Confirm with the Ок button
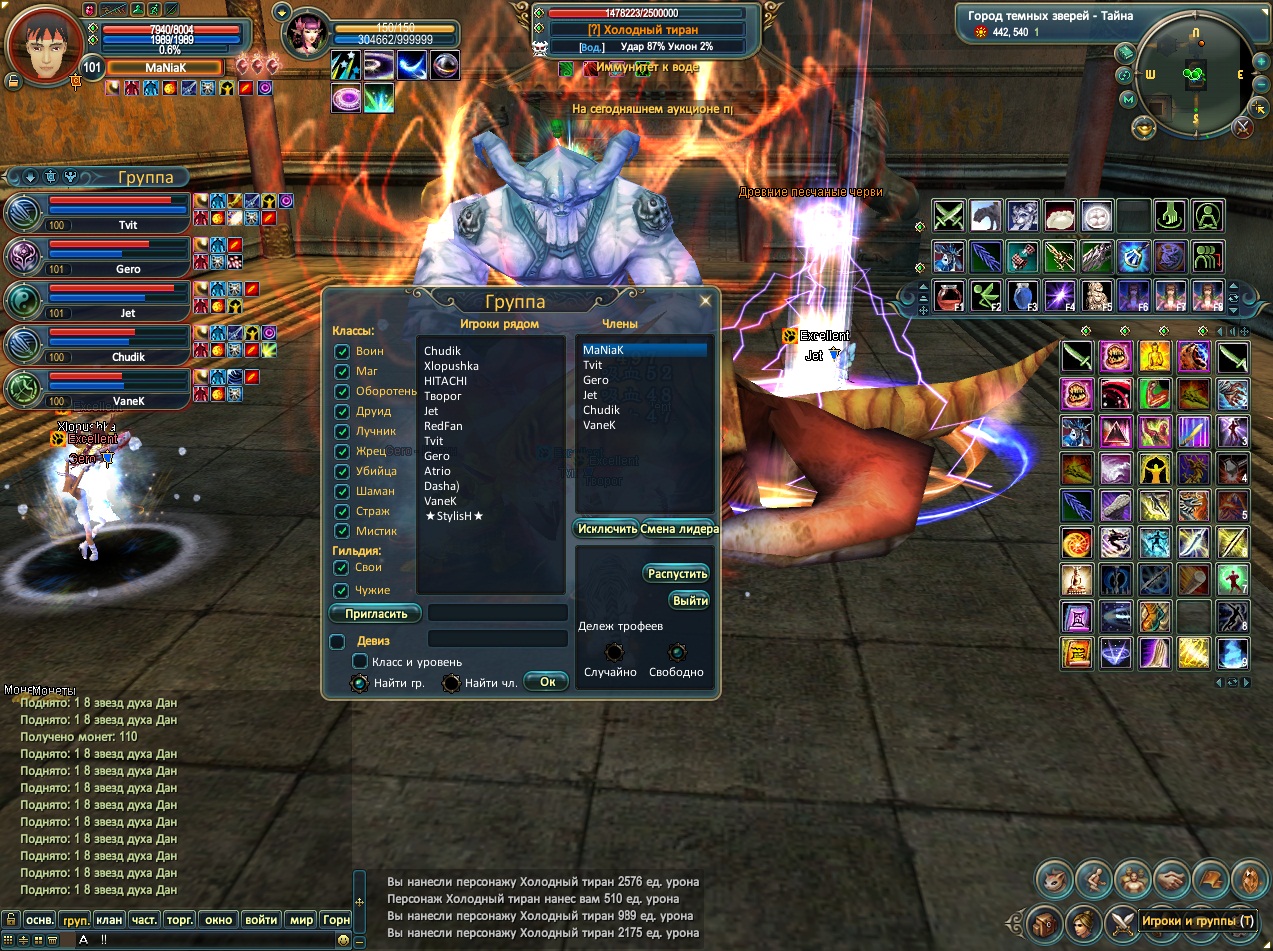The image size is (1273, 951). (x=547, y=682)
